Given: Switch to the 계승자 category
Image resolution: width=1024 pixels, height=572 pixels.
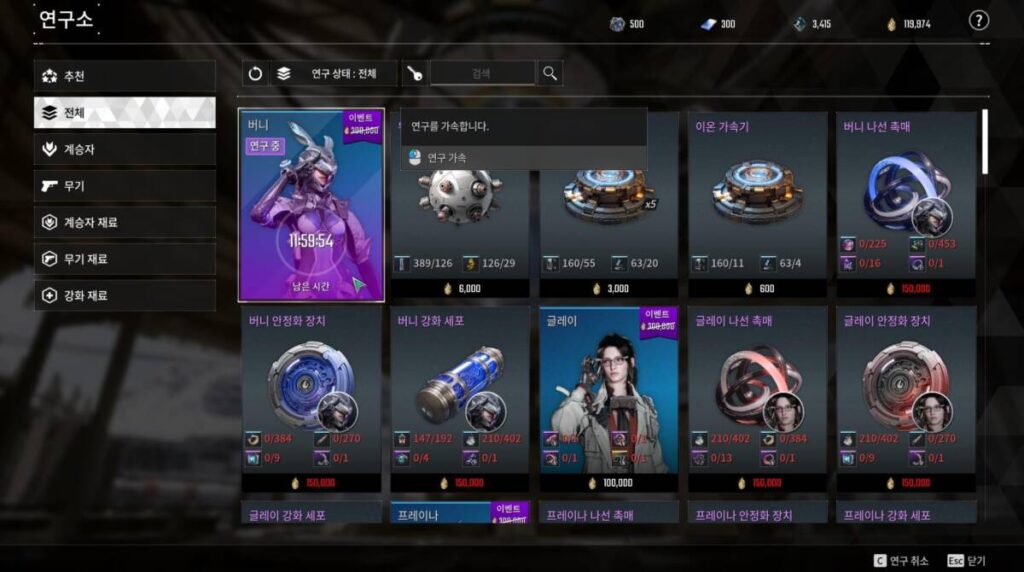Looking at the screenshot, I should click(124, 149).
